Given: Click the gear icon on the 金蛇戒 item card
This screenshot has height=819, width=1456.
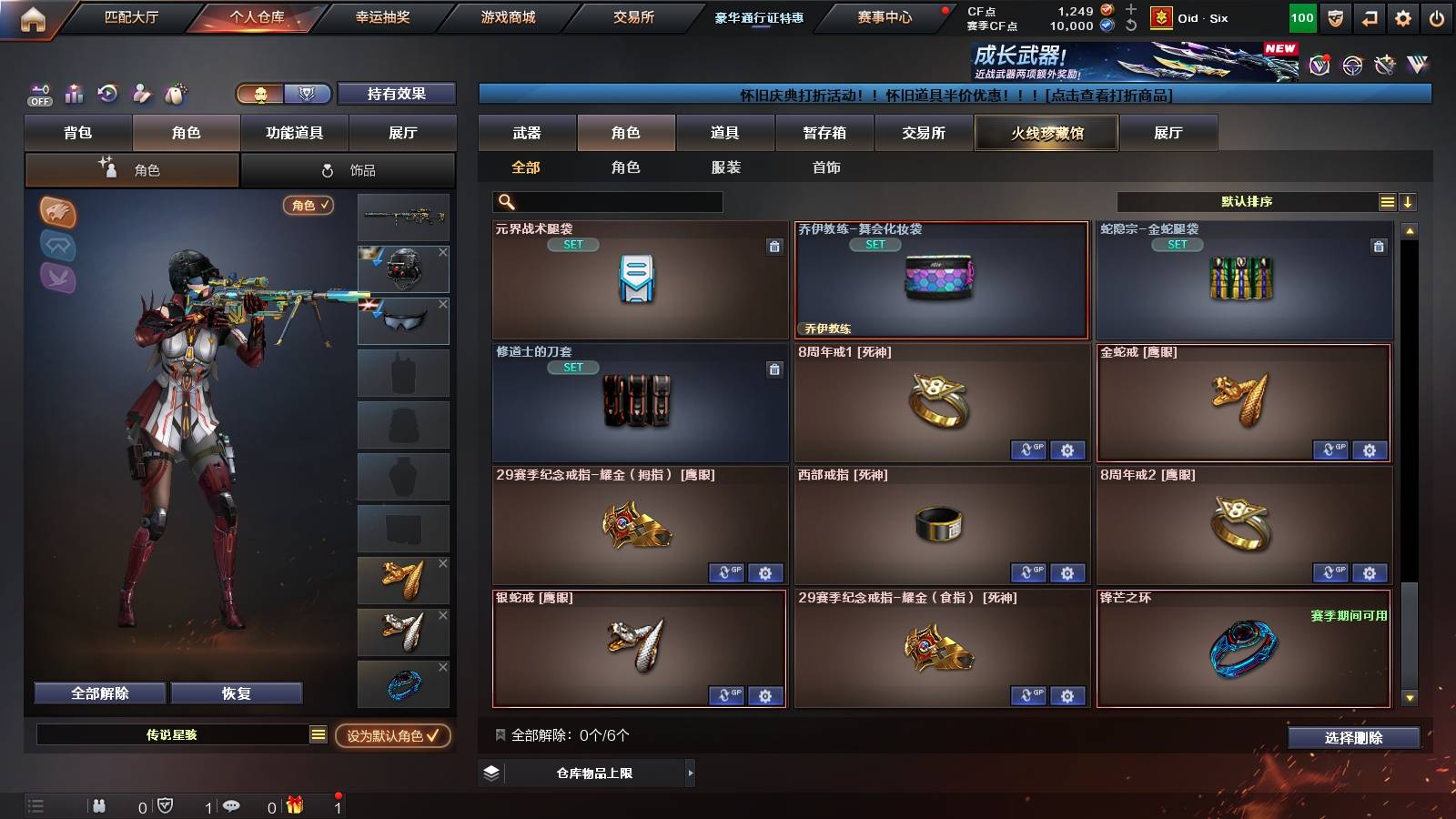Looking at the screenshot, I should (x=1368, y=450).
